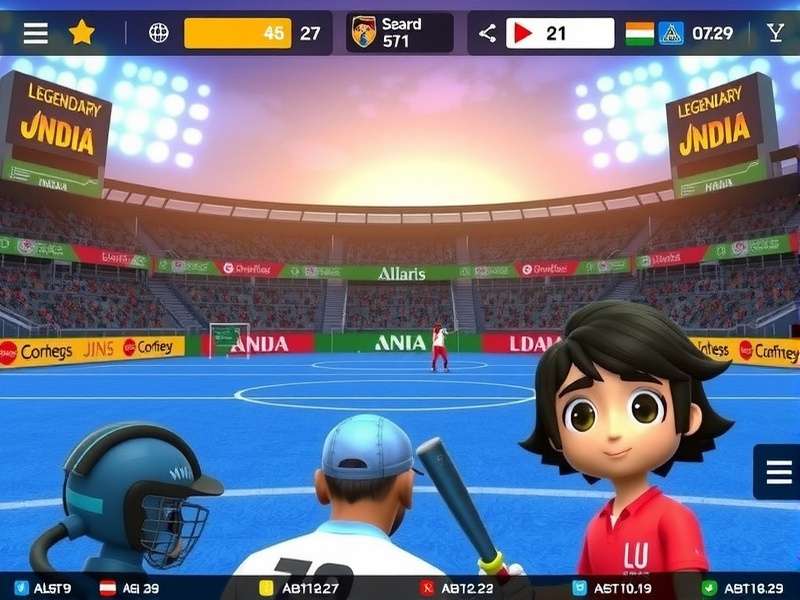Screen dimensions: 800x600
Task: Open the Y icon in the top-right corner
Action: pos(775,33)
